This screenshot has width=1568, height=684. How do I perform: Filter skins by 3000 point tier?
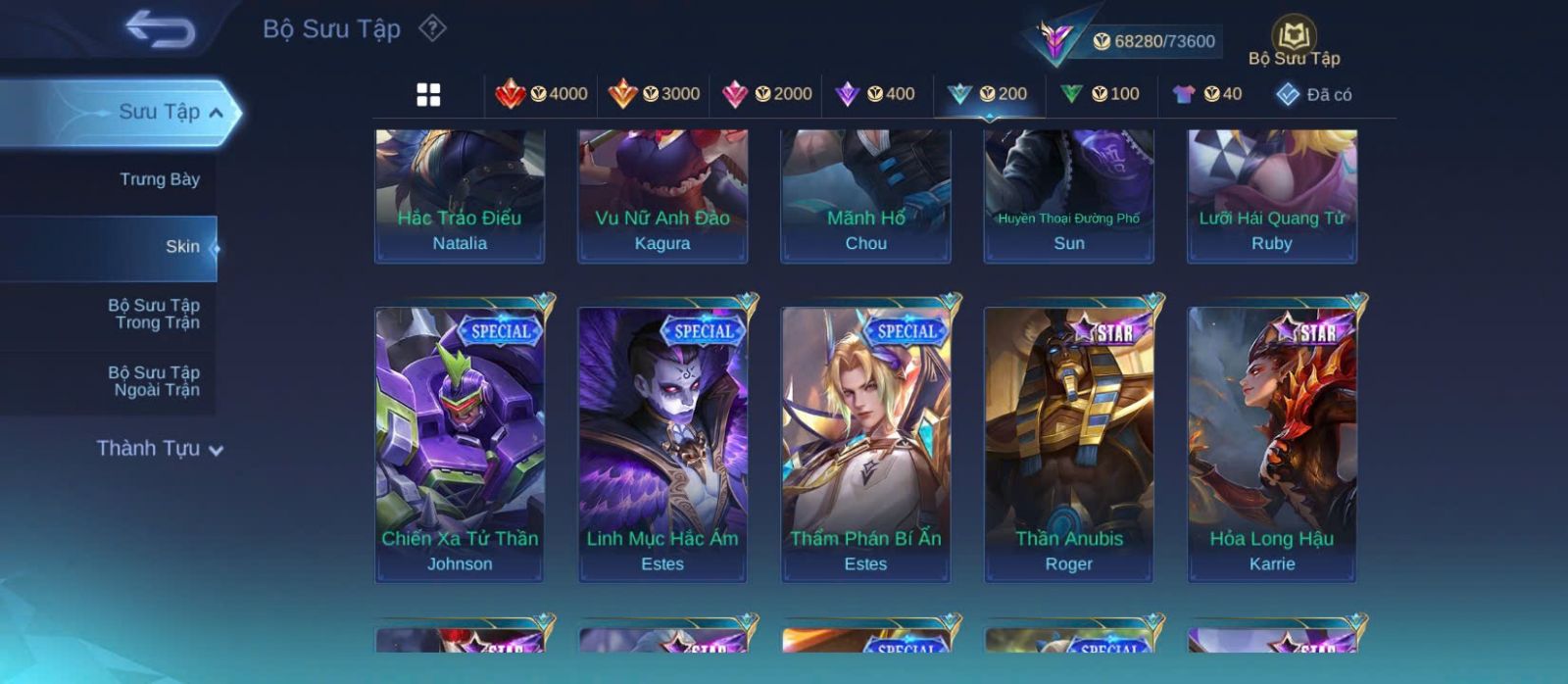click(x=655, y=94)
